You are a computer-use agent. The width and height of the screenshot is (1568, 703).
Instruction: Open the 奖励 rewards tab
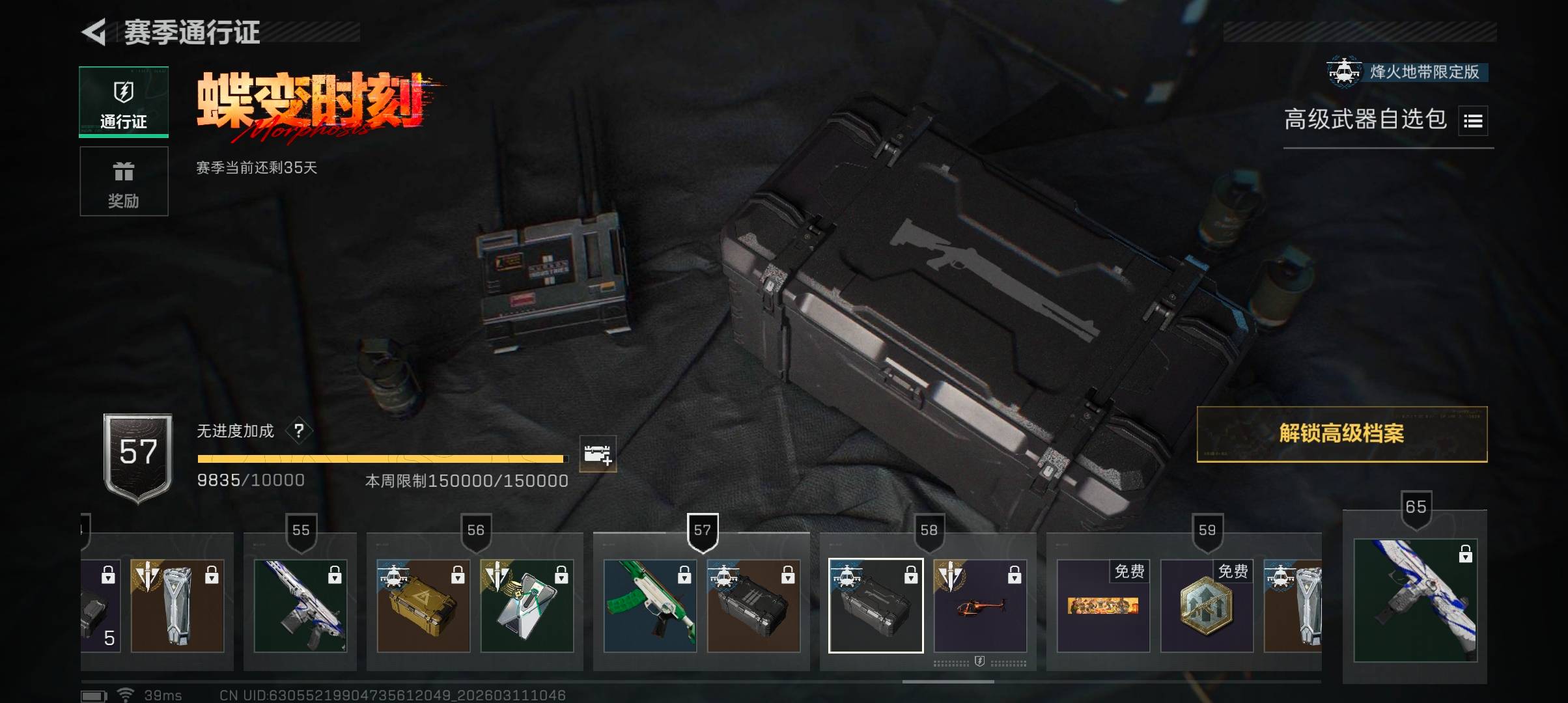124,182
